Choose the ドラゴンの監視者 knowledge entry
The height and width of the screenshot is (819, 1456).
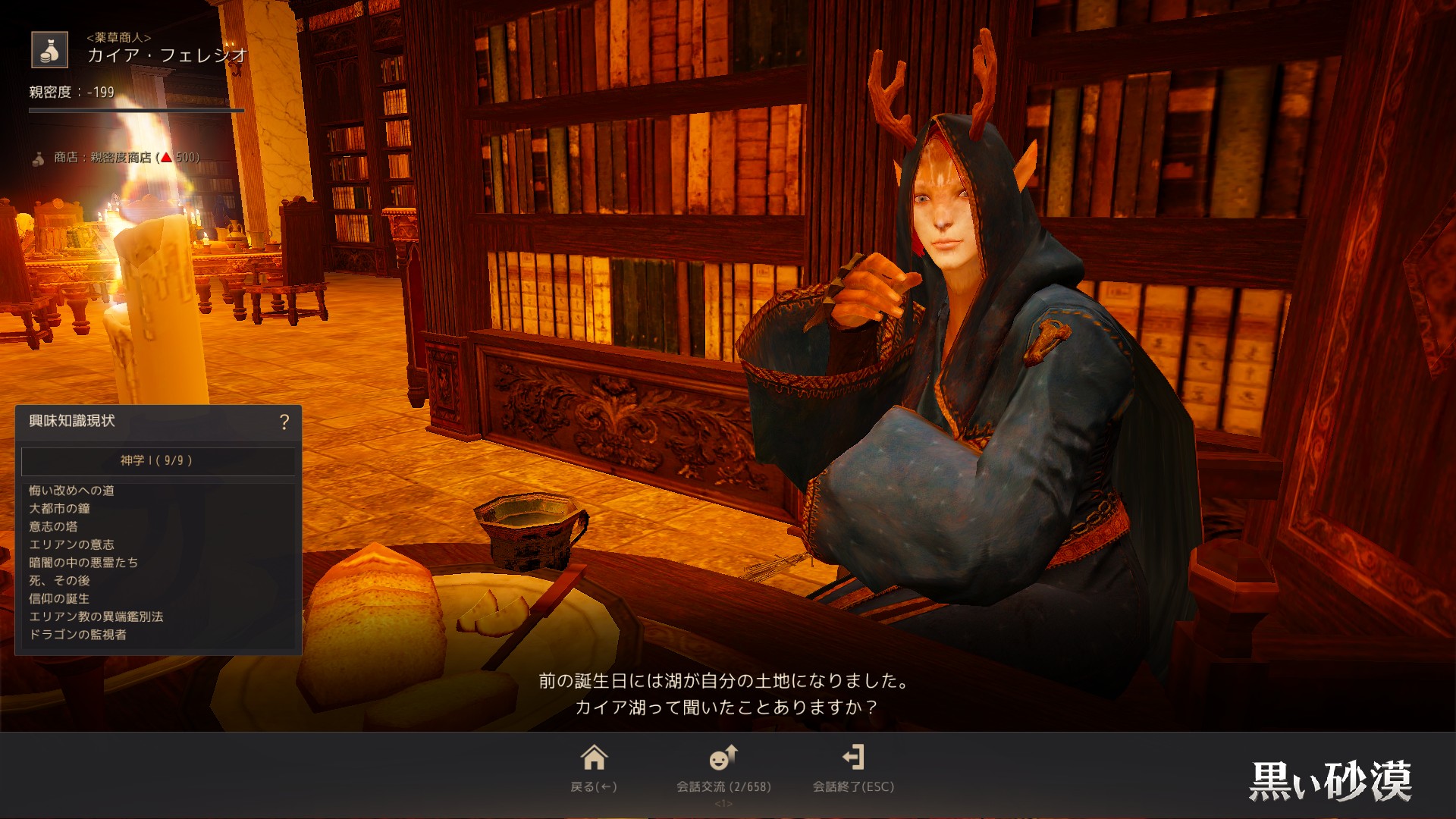[78, 635]
